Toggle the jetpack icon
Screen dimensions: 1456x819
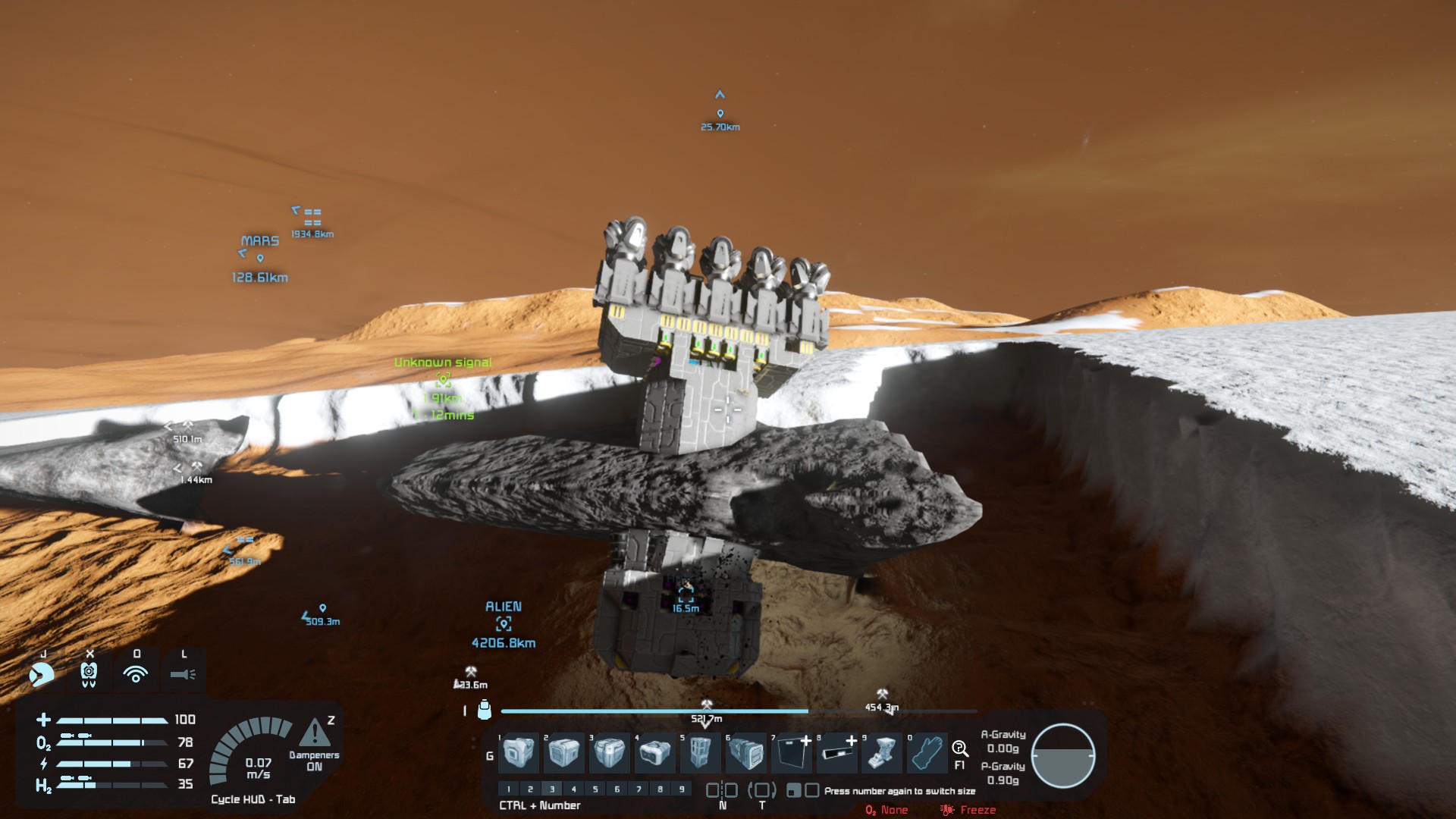(89, 673)
